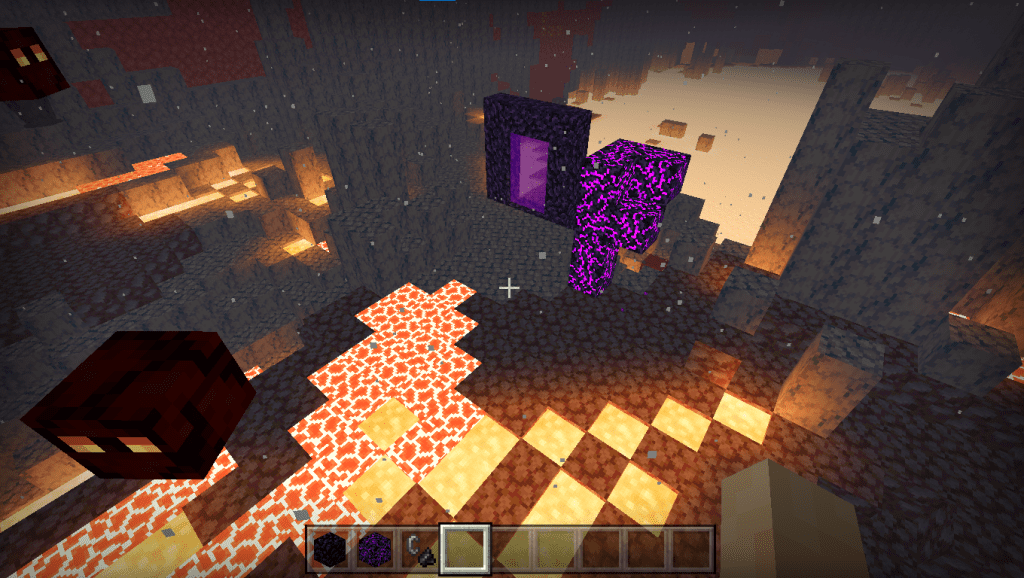The image size is (1024, 578).
Task: Select the obsidian block hotbar slot
Action: (x=329, y=549)
